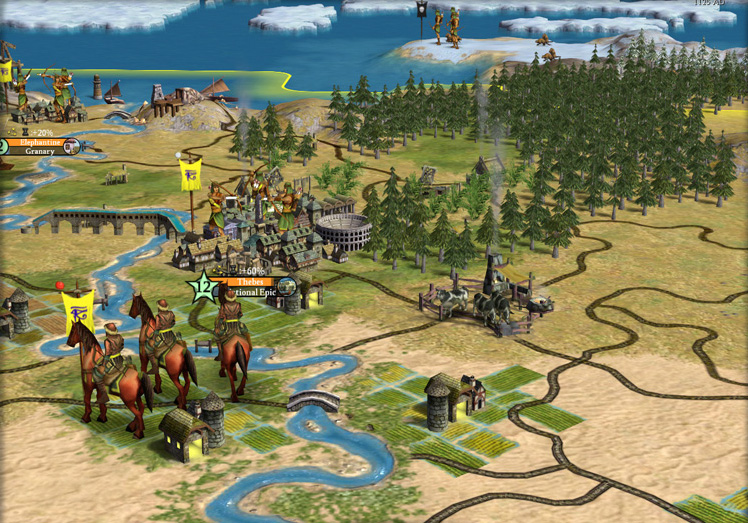Click the Granary production icon
Image resolution: width=748 pixels, height=523 pixels.
72,147
